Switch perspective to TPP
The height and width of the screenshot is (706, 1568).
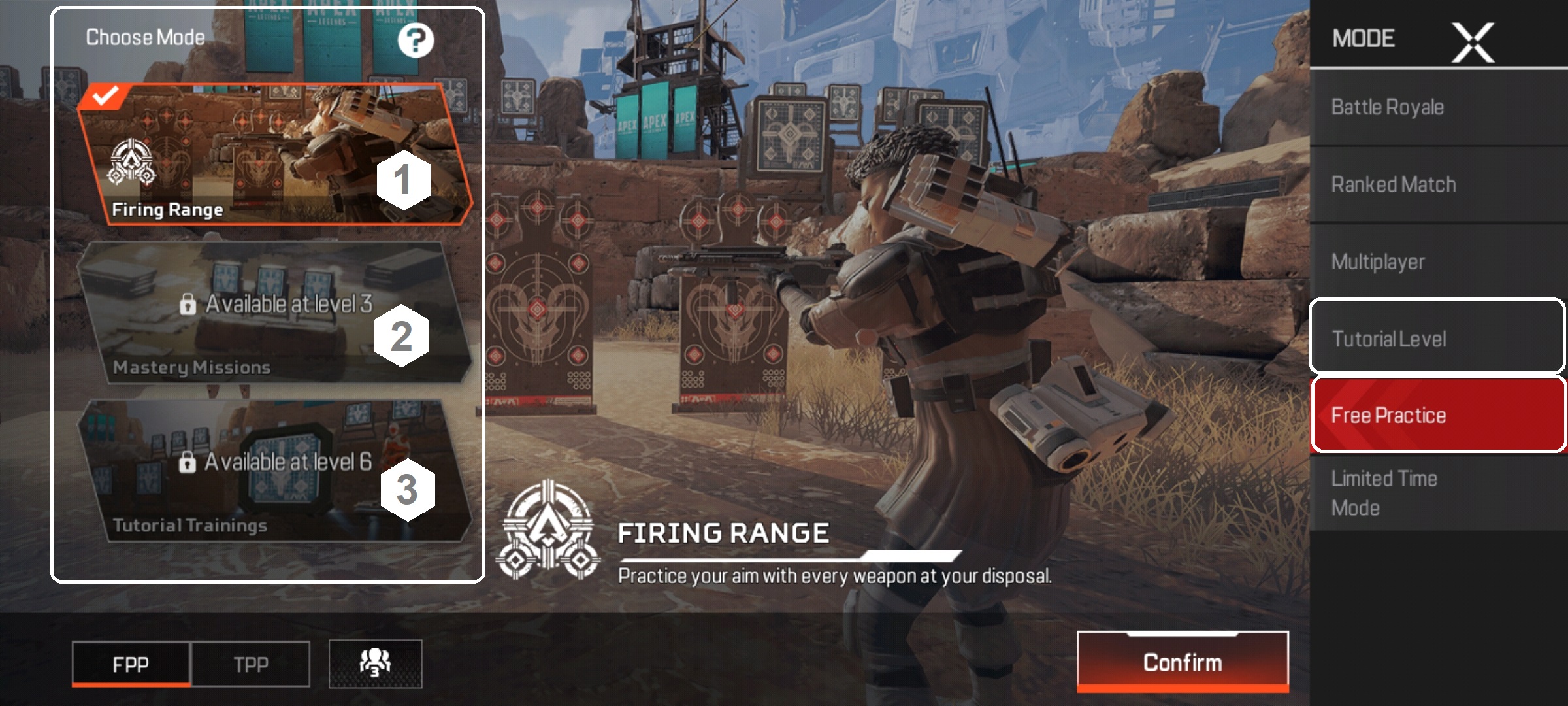coord(252,662)
